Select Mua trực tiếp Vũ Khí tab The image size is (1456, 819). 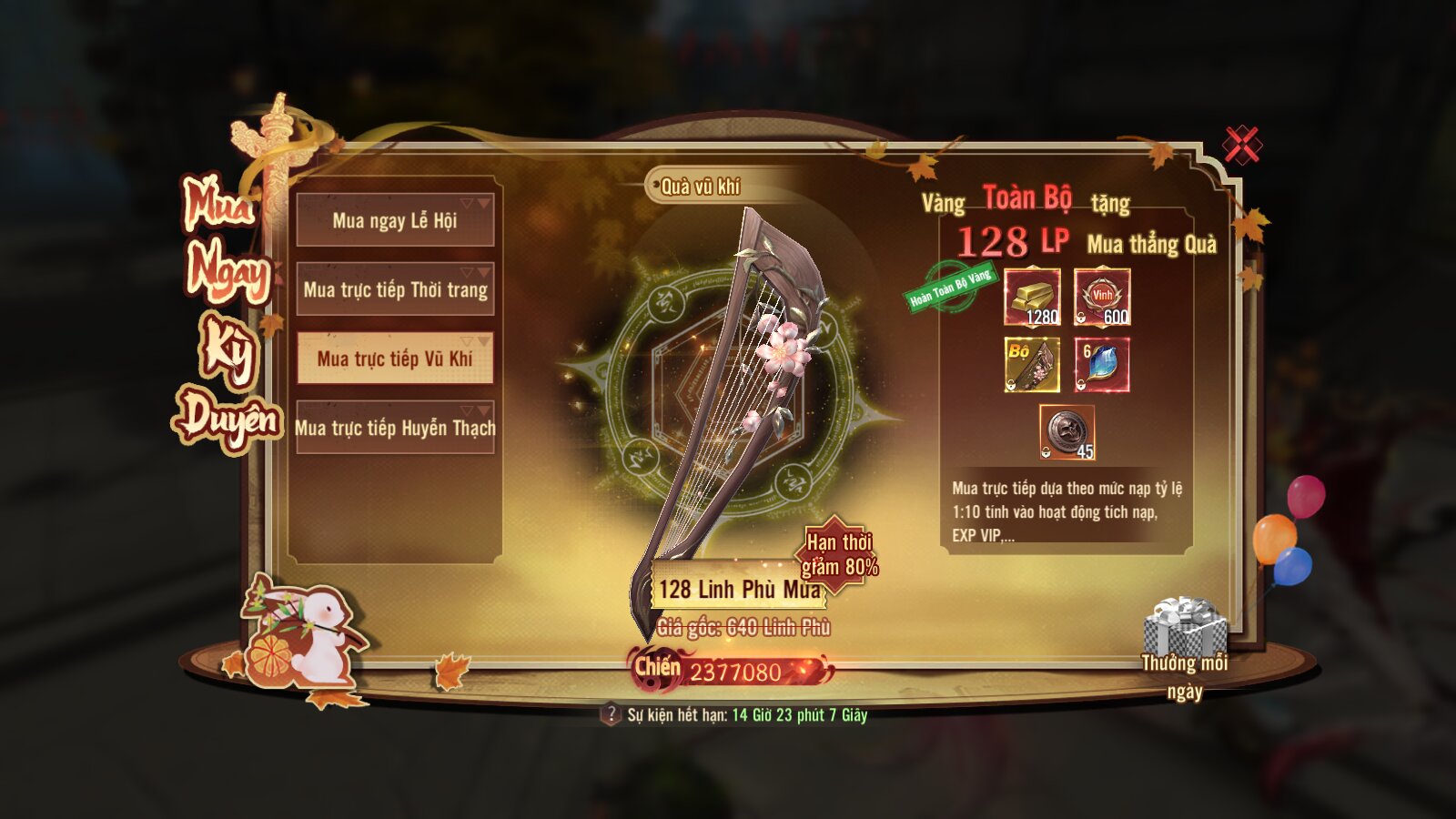[395, 359]
